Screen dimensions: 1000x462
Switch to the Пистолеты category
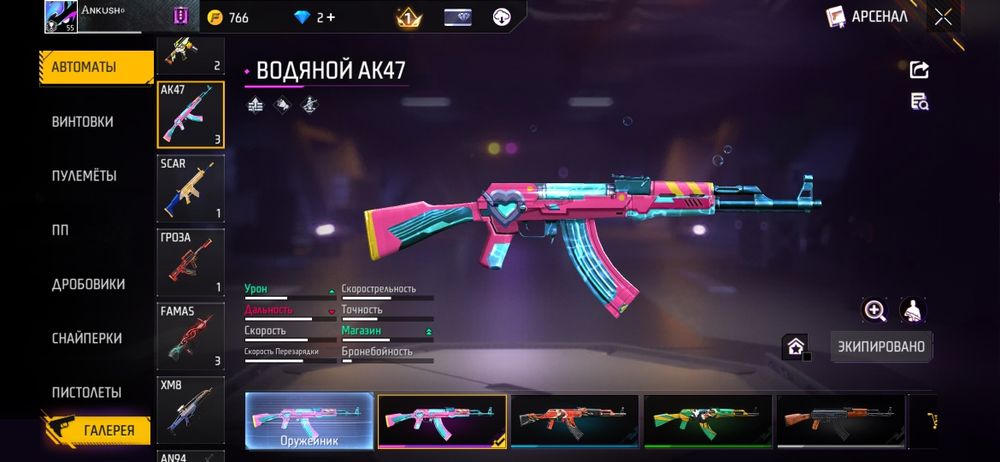pyautogui.click(x=86, y=392)
